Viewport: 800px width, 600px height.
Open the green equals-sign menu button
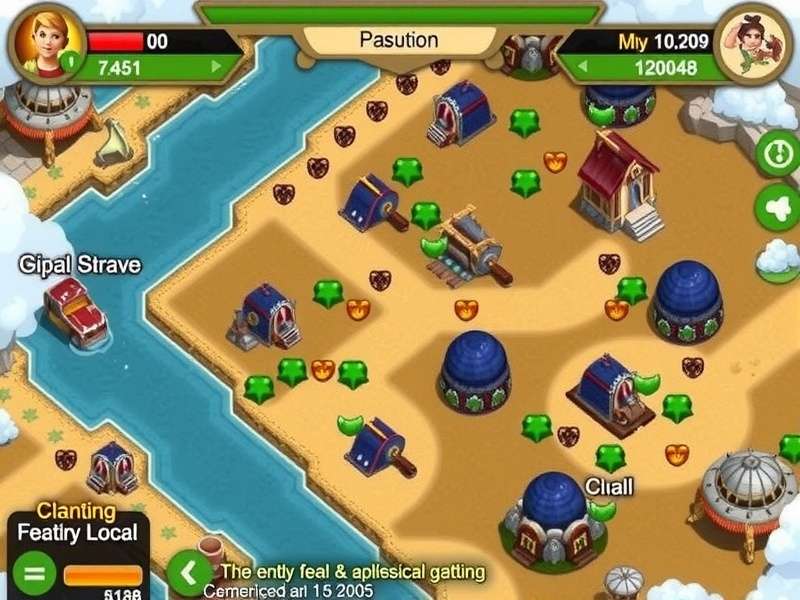[33, 575]
